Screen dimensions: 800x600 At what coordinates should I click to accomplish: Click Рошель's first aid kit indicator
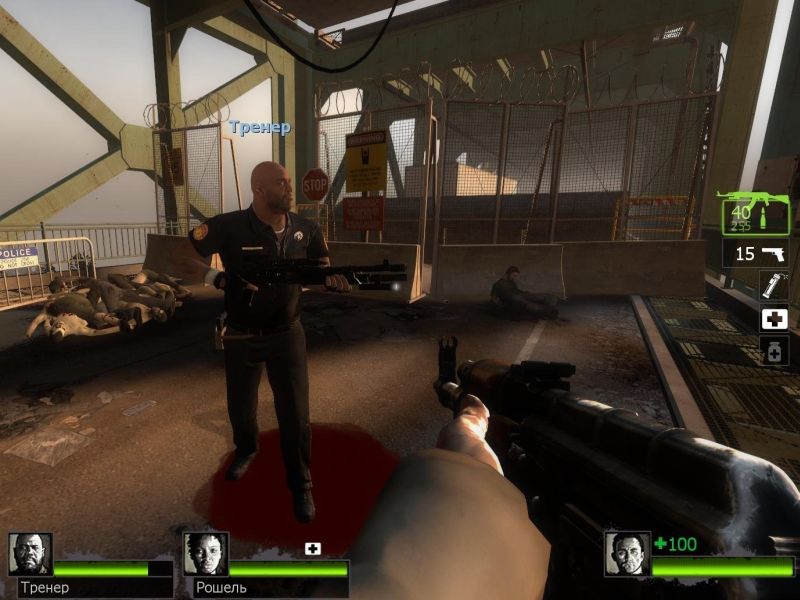pyautogui.click(x=313, y=548)
